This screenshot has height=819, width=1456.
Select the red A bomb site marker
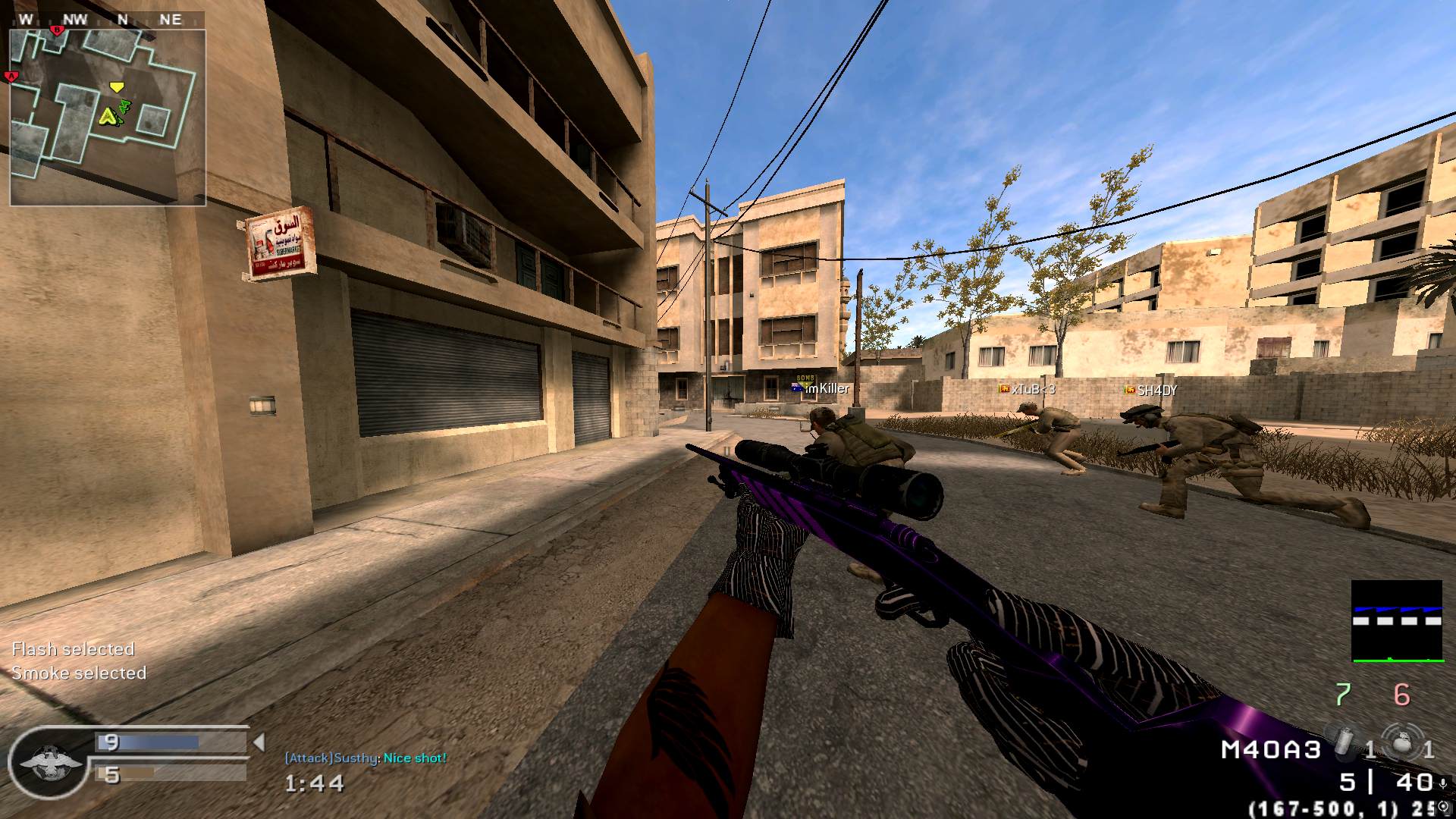[11, 77]
